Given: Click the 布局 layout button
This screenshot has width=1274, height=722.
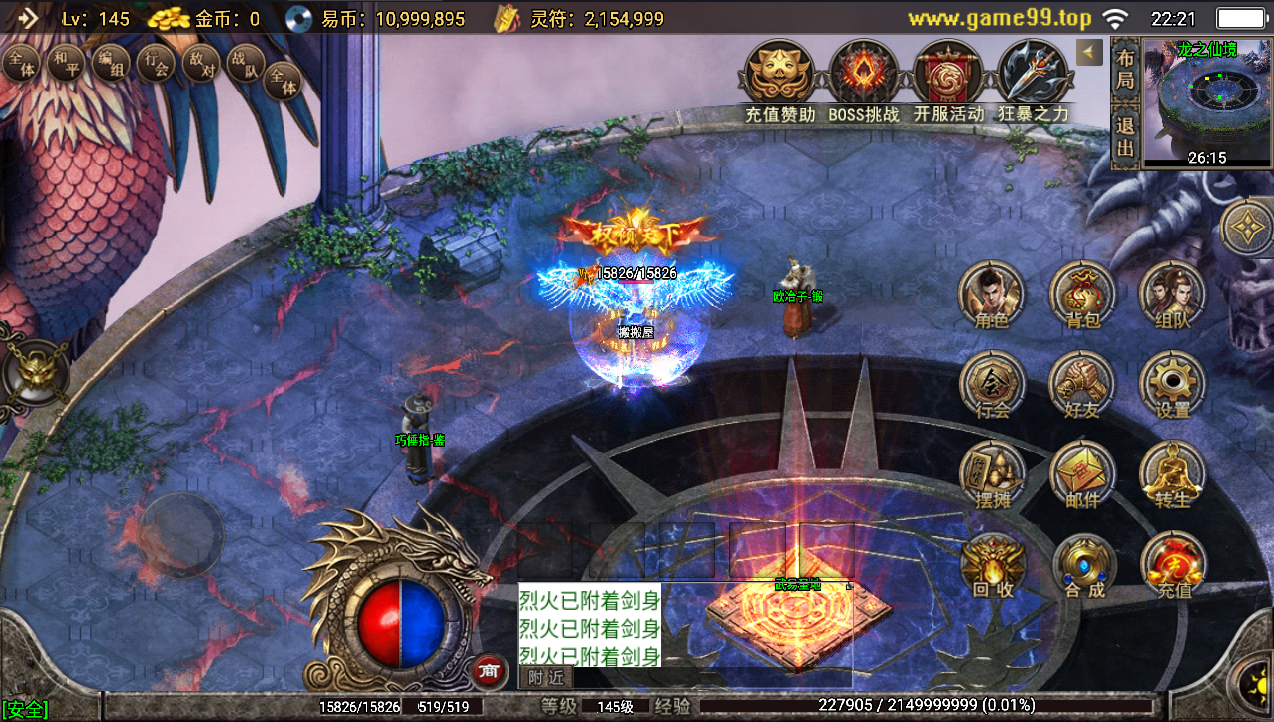Looking at the screenshot, I should [x=1125, y=69].
